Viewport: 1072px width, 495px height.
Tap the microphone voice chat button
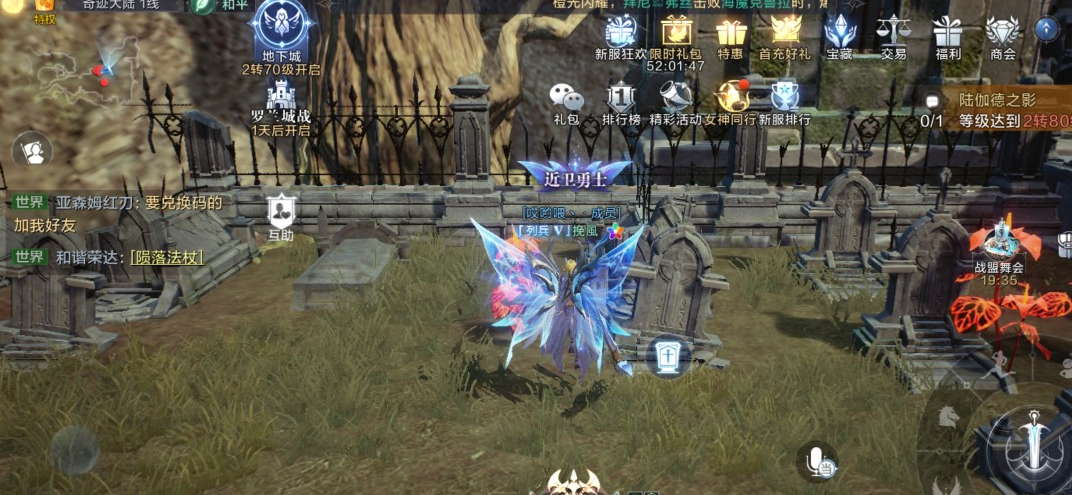(819, 461)
